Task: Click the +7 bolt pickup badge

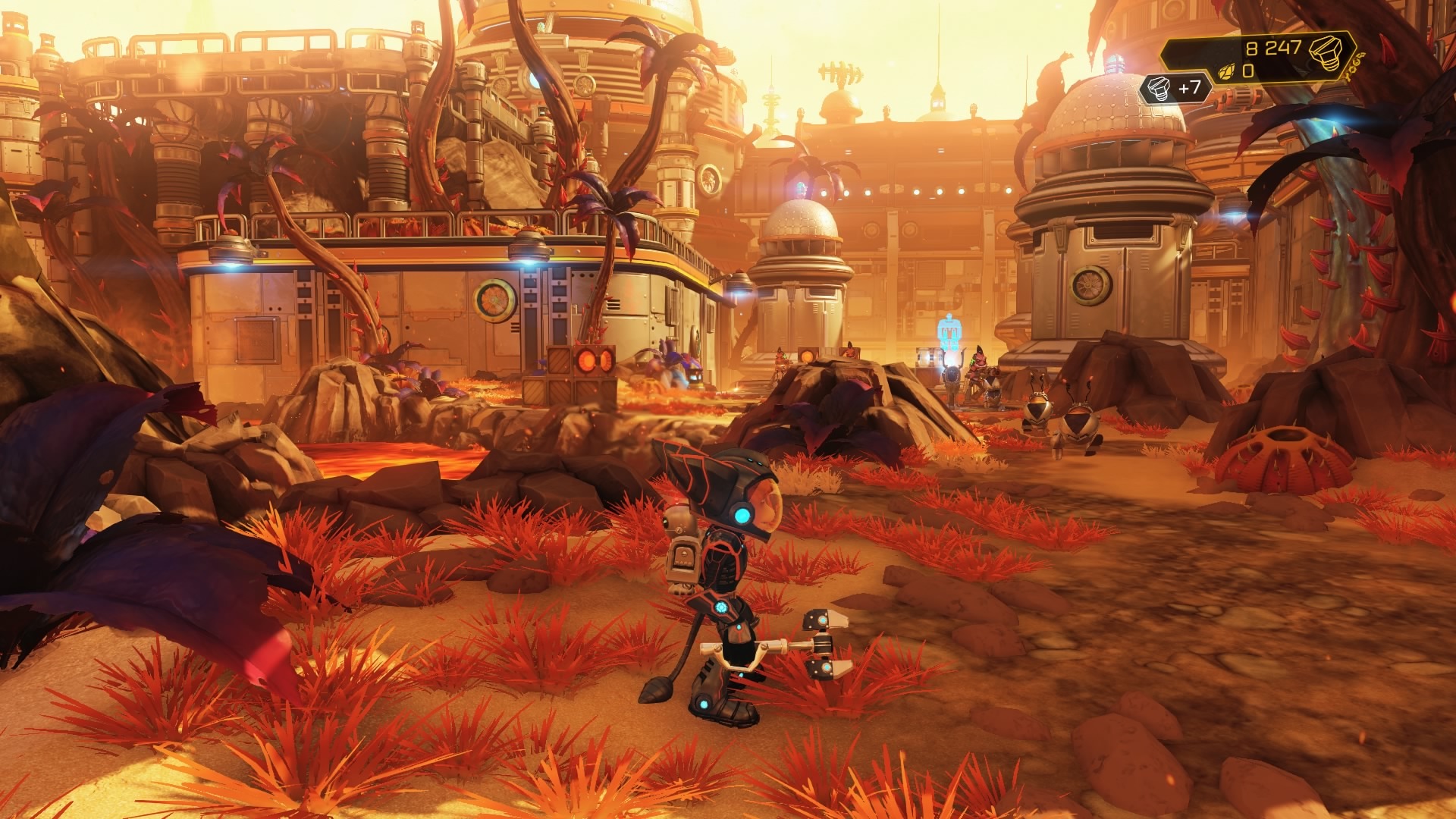Action: tap(1175, 89)
